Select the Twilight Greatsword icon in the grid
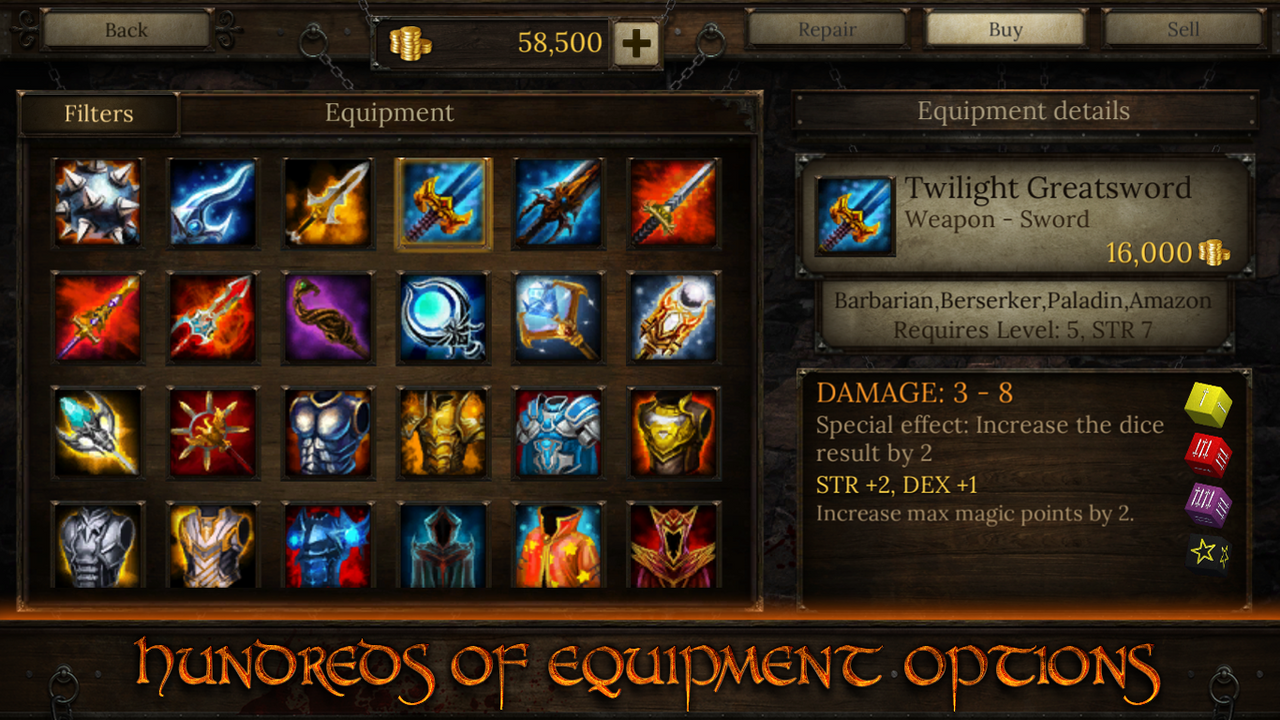Image resolution: width=1280 pixels, height=720 pixels. coord(443,204)
